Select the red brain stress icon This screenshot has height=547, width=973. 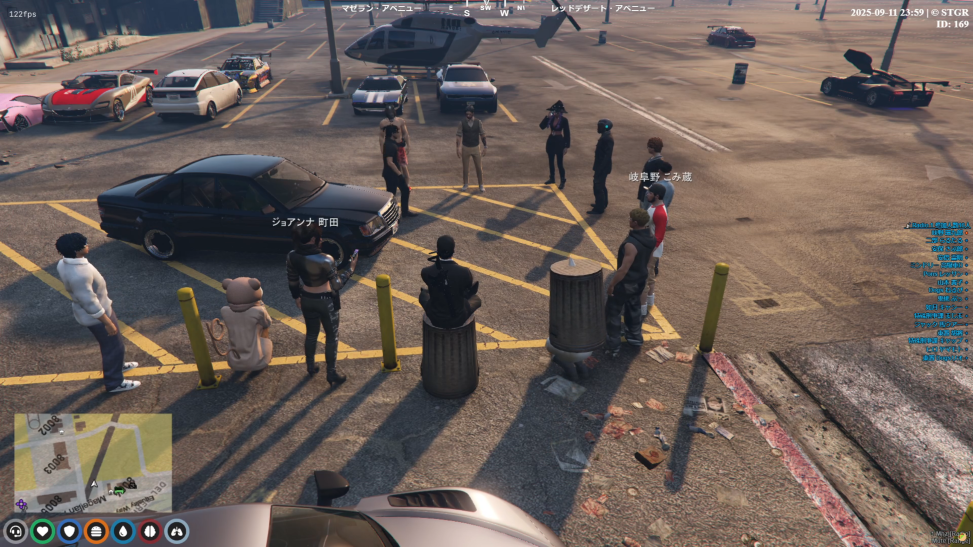pyautogui.click(x=150, y=531)
